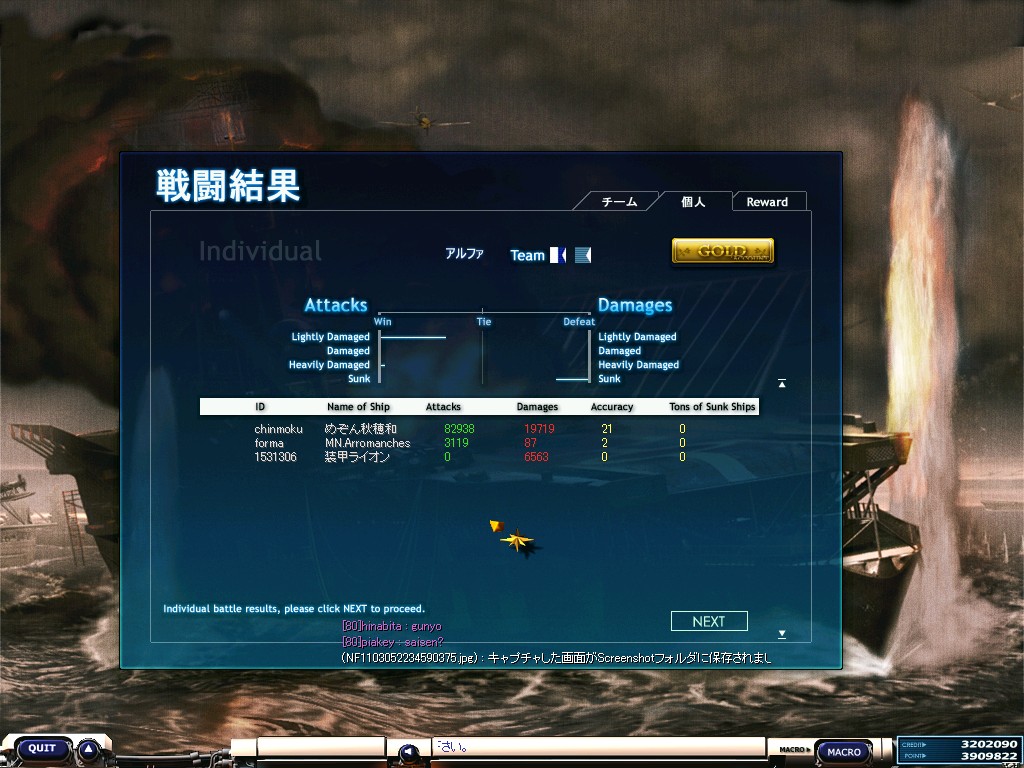Hit the QUIT button
The height and width of the screenshot is (768, 1024).
pyautogui.click(x=42, y=748)
